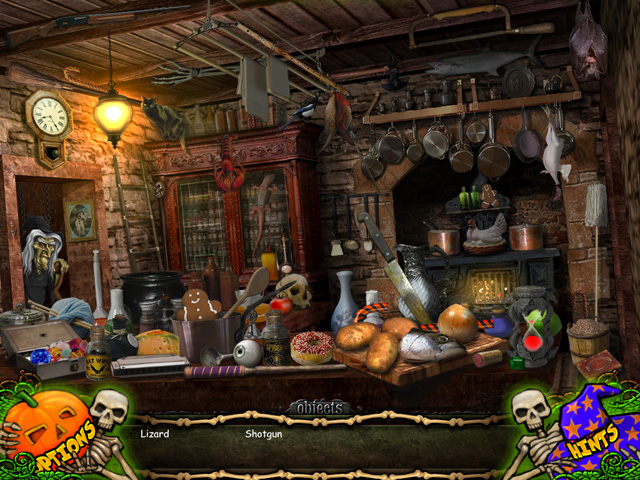Select Shotgun in the objects list
640x480 pixels.
[x=265, y=435]
